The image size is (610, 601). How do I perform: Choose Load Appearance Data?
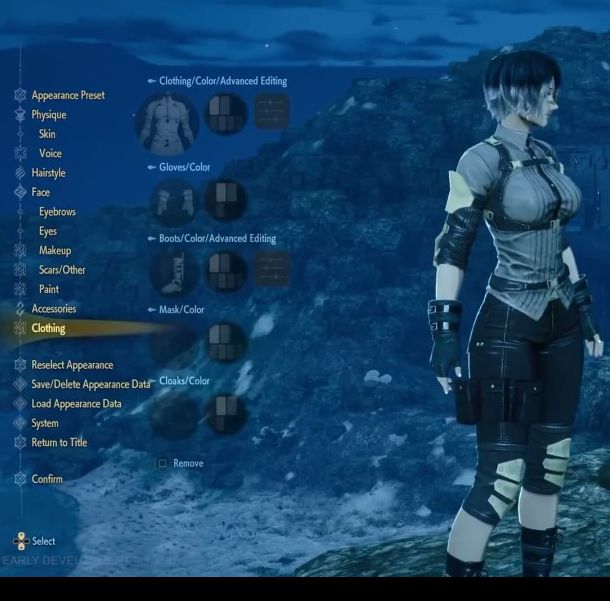pos(76,404)
